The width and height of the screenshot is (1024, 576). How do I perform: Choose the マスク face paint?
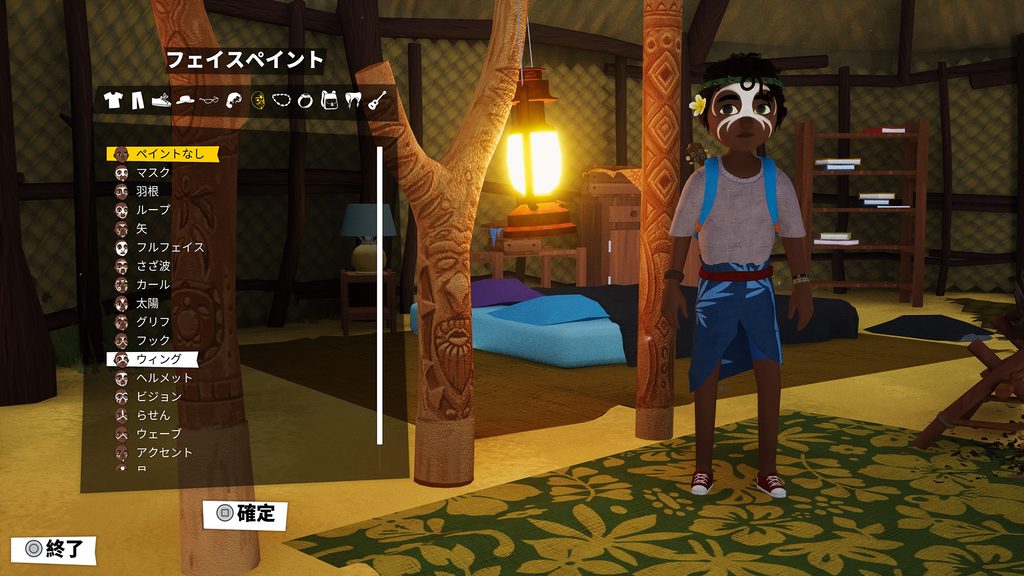point(152,172)
